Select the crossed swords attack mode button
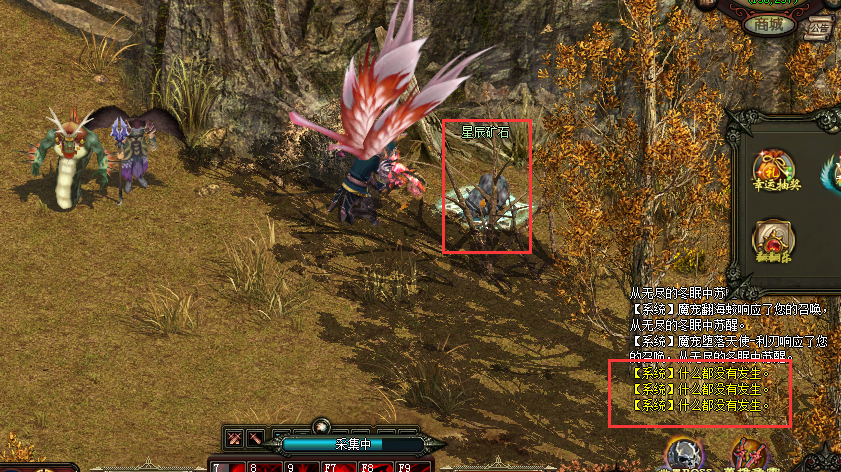The height and width of the screenshot is (472, 841). (x=235, y=438)
